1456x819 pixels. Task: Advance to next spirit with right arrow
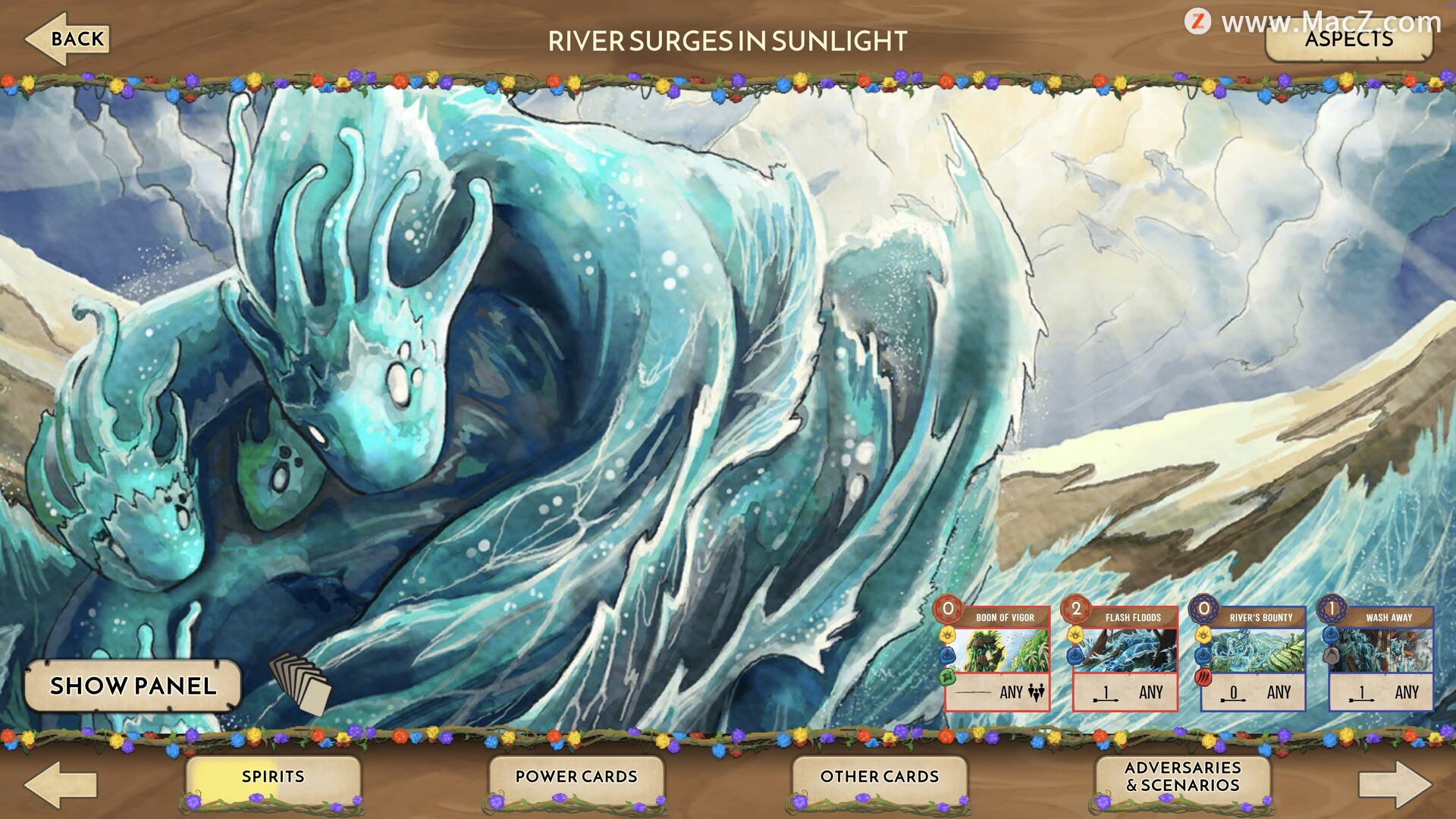pyautogui.click(x=1394, y=785)
